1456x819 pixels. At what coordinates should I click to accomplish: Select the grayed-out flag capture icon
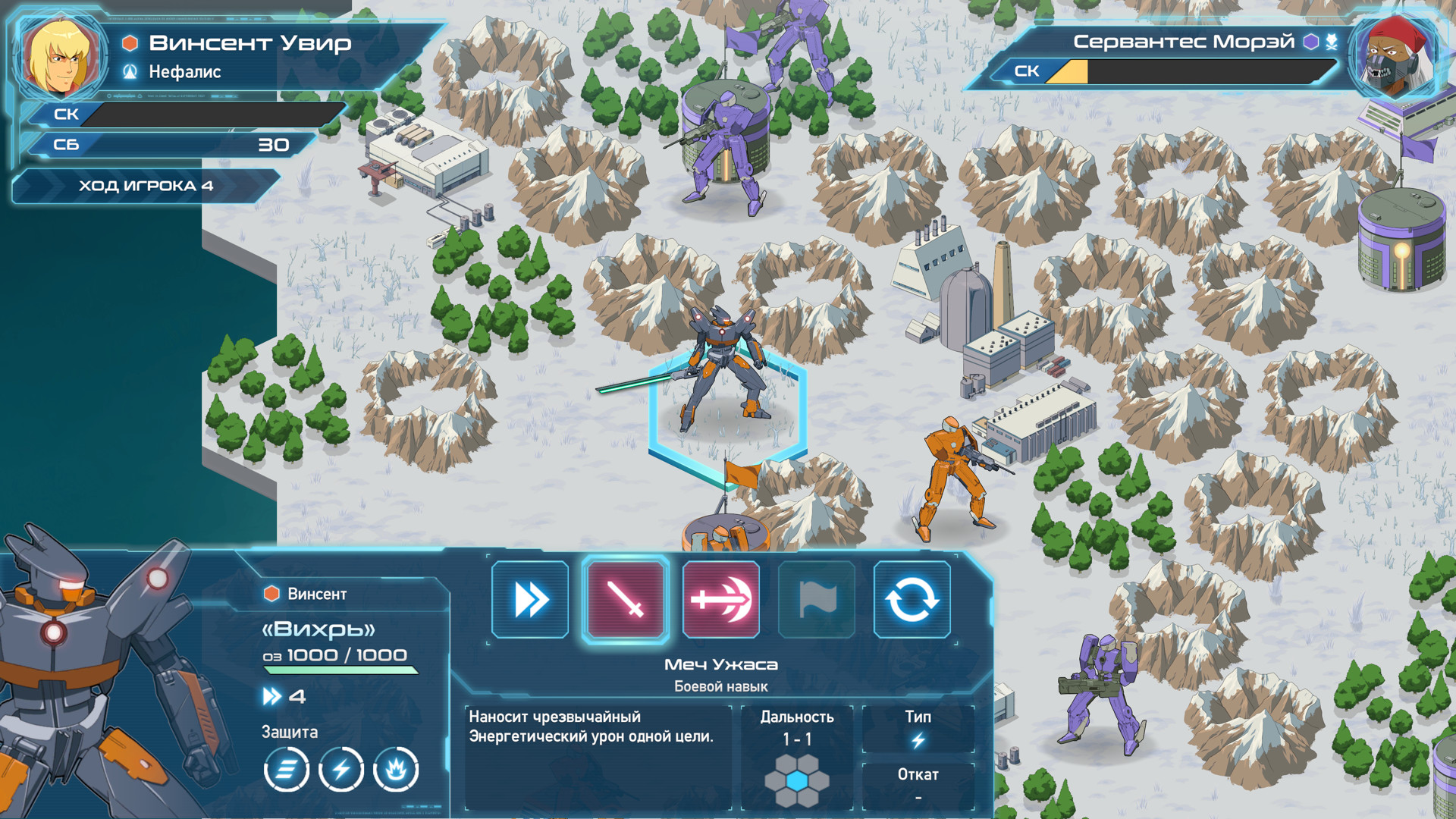[816, 599]
